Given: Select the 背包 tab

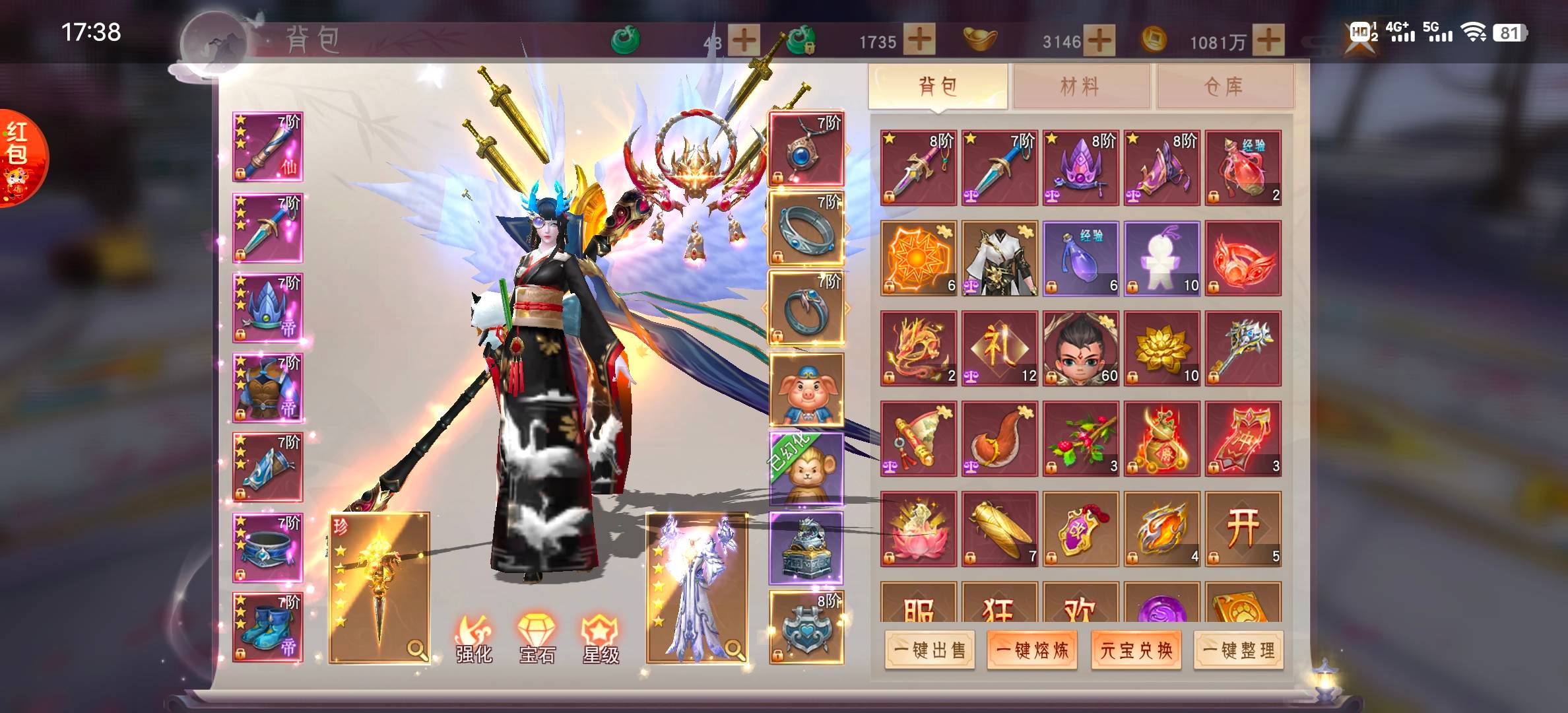Looking at the screenshot, I should pyautogui.click(x=938, y=86).
